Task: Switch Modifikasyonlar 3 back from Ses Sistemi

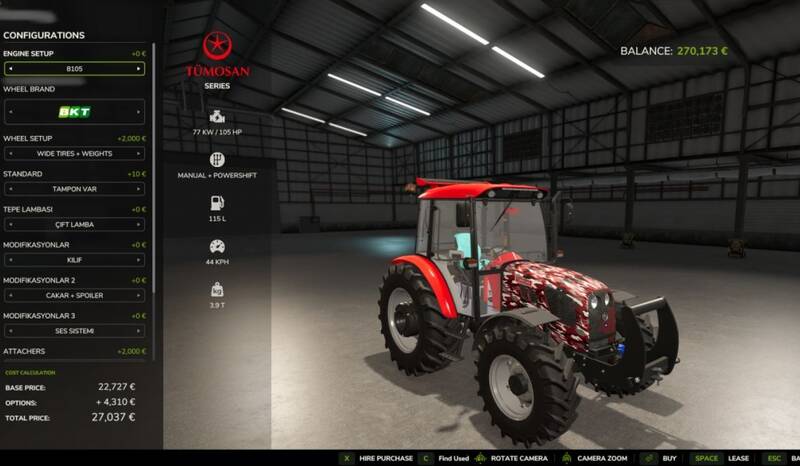Action: click(x=10, y=330)
